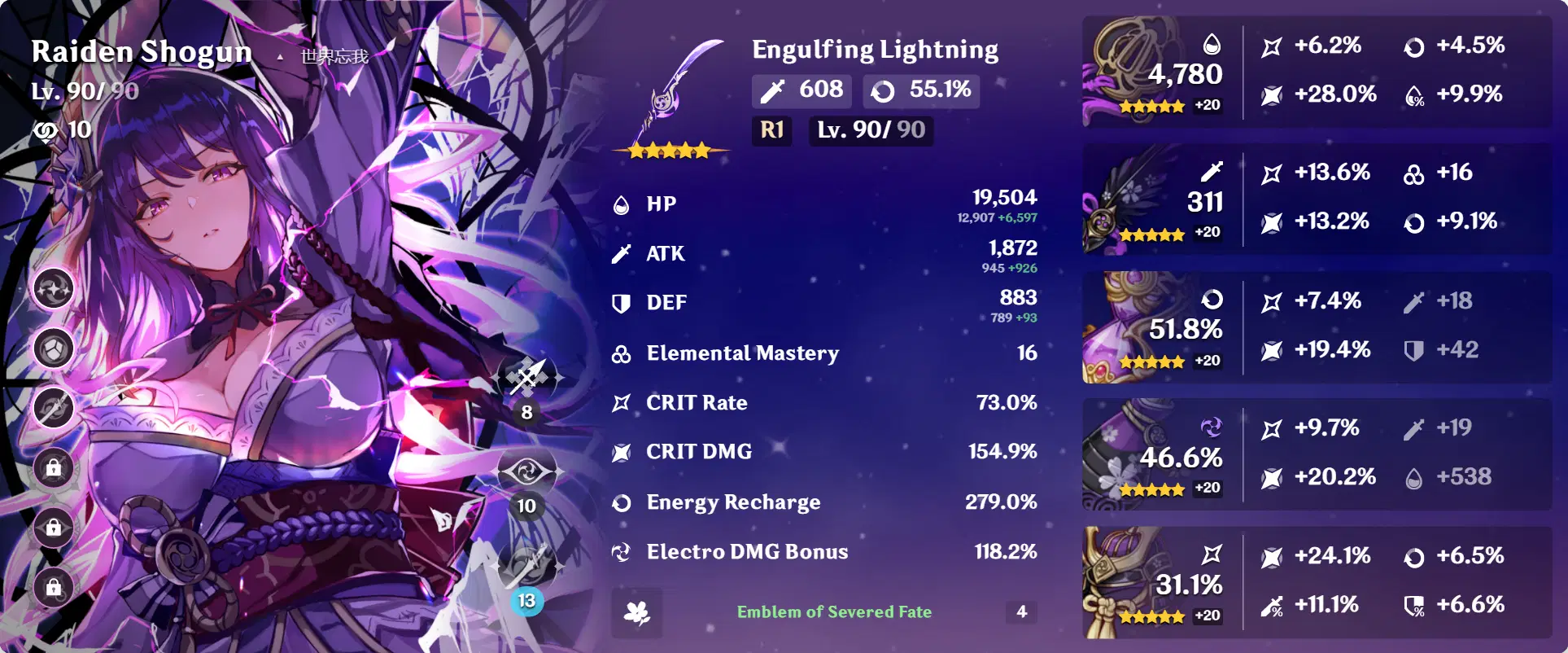
Task: Click the weapon's five-star rating
Action: pyautogui.click(x=669, y=150)
